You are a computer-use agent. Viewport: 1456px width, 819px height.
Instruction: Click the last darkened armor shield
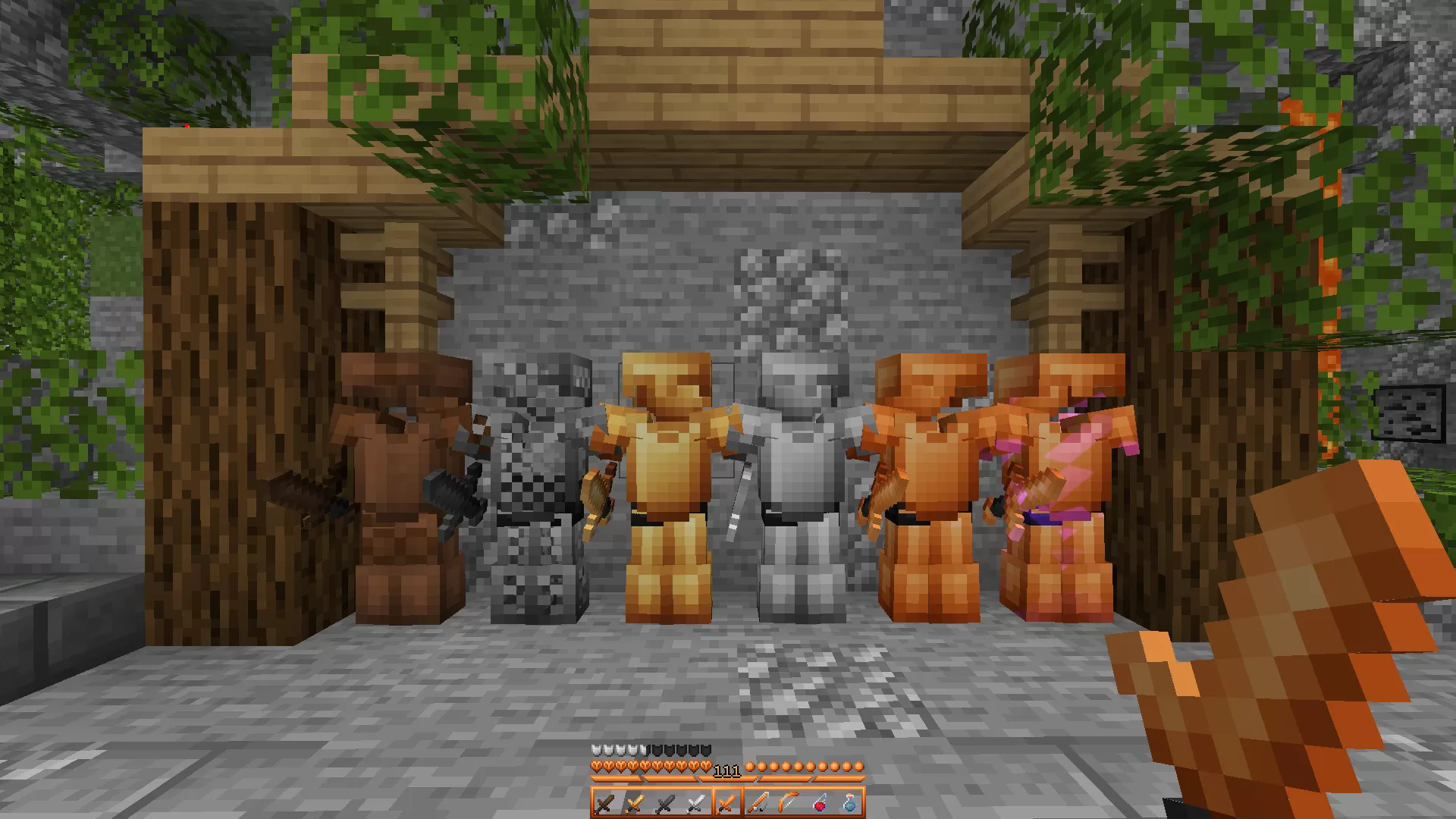(705, 750)
